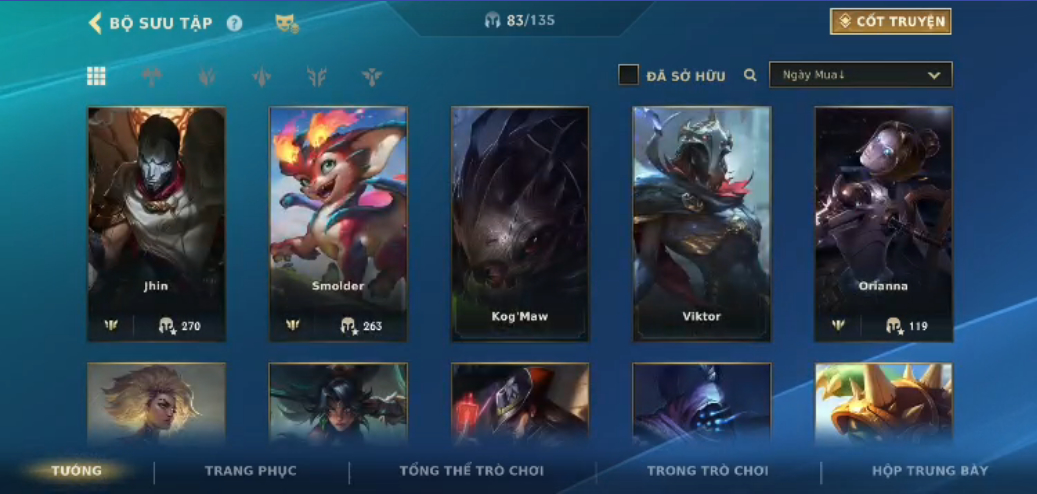1037x494 pixels.
Task: Choose the Smolder champion card
Action: (x=338, y=224)
